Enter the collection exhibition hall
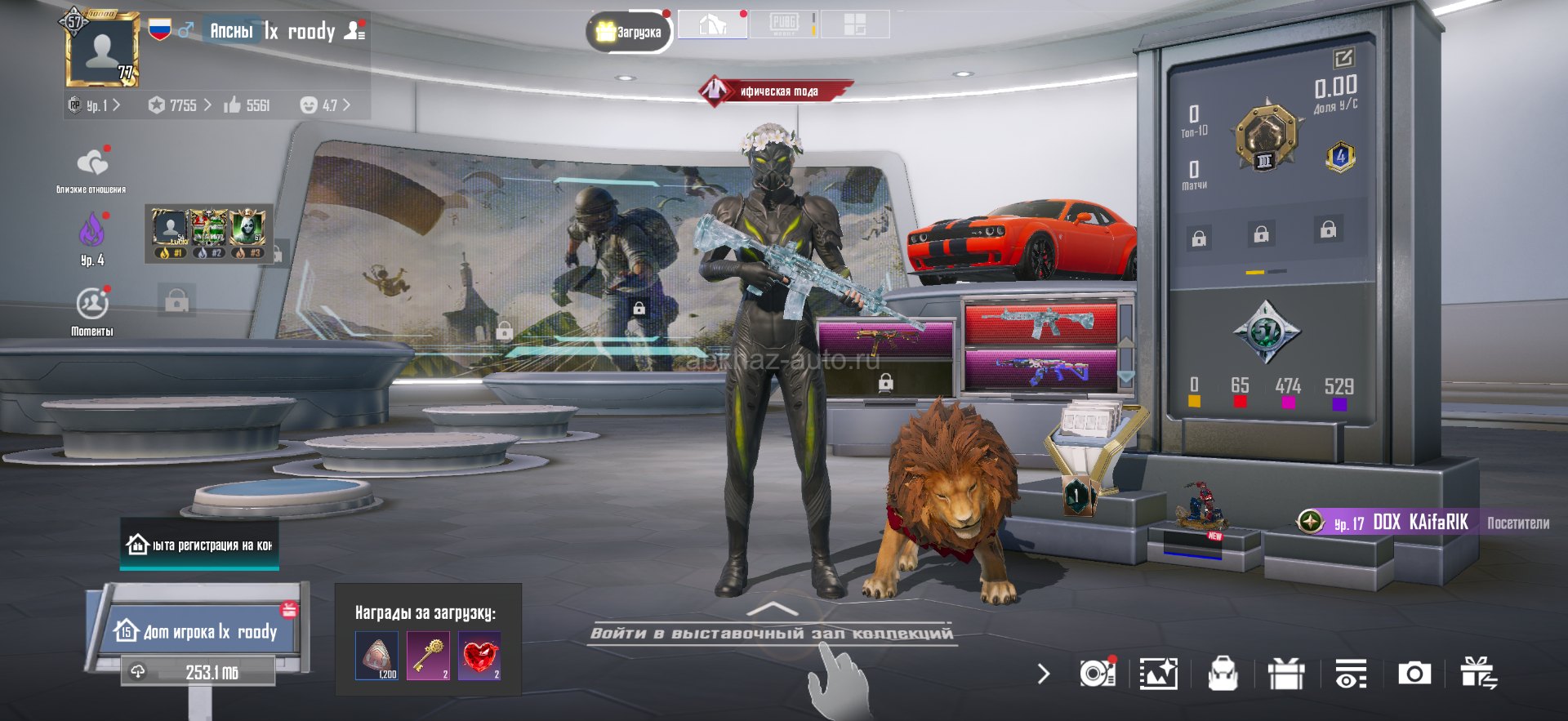 [x=771, y=632]
